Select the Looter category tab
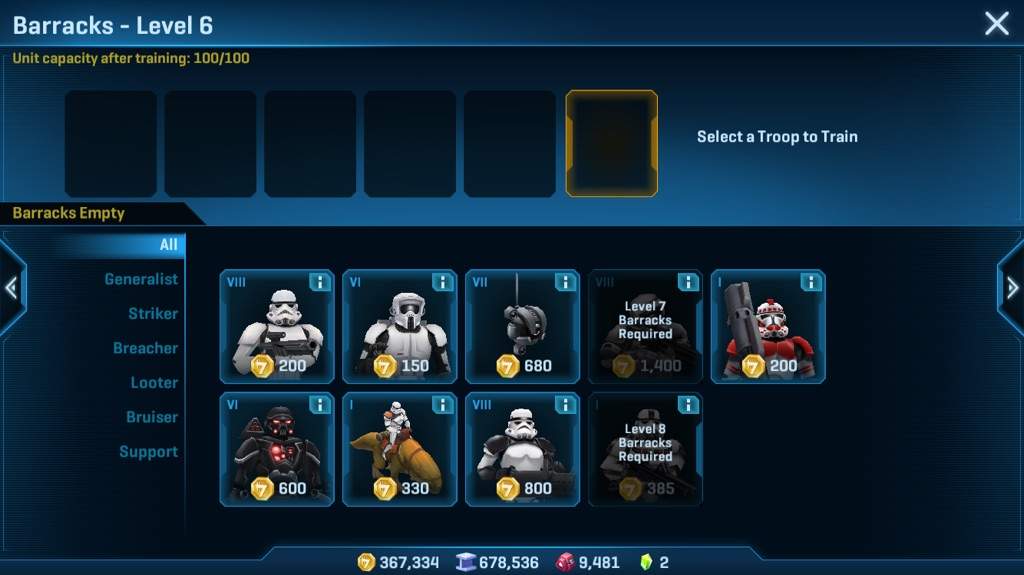 coord(154,382)
